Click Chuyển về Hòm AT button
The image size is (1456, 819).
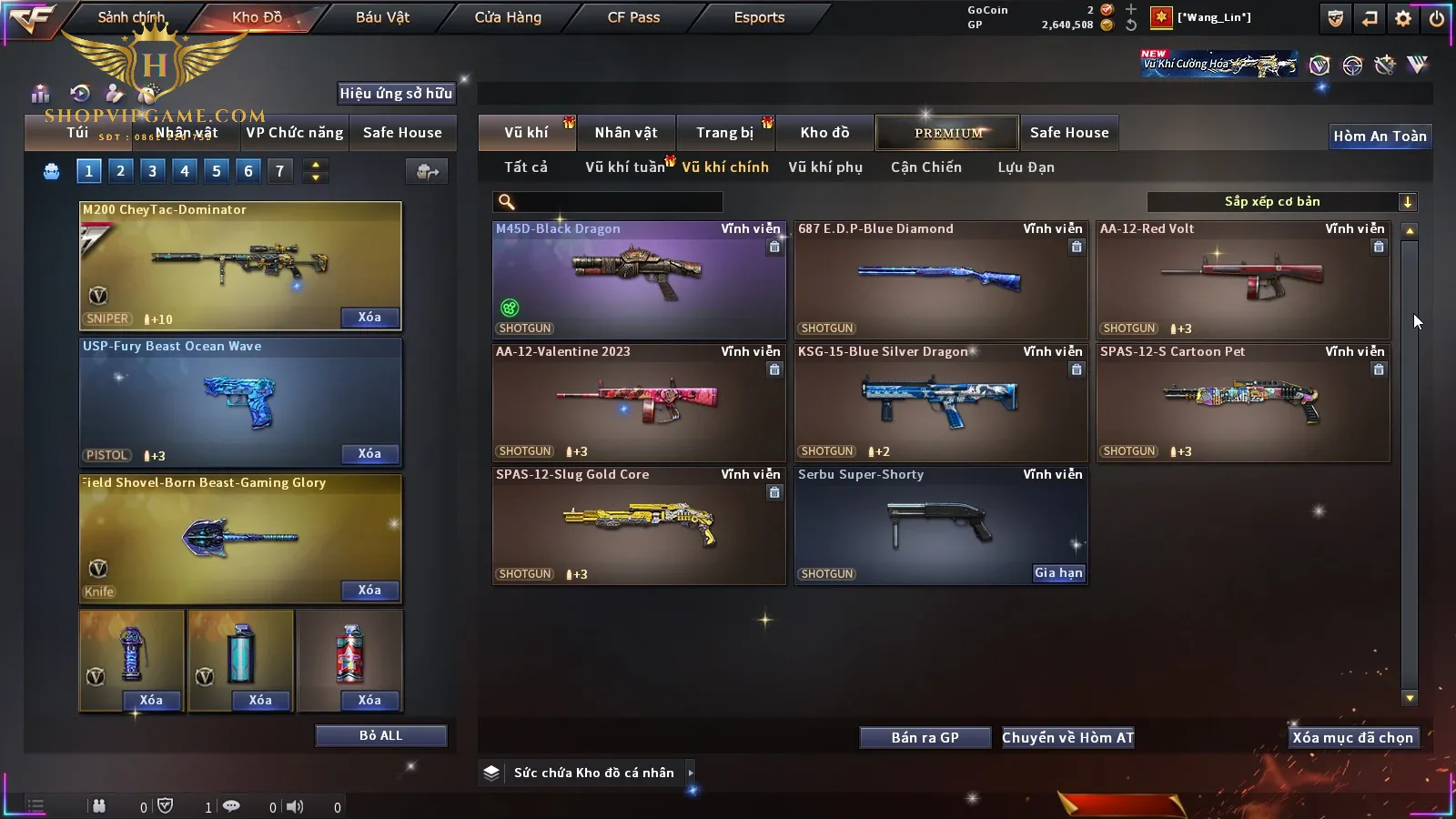(1067, 738)
